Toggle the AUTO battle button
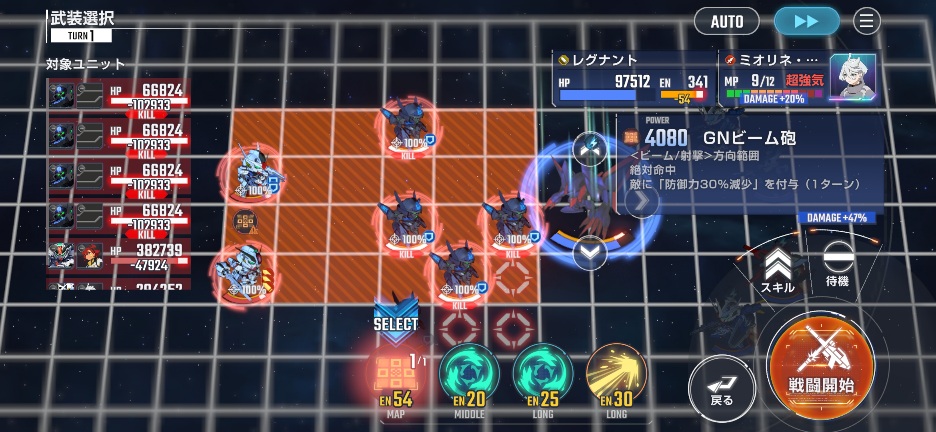Image resolution: width=936 pixels, height=432 pixels. [727, 21]
